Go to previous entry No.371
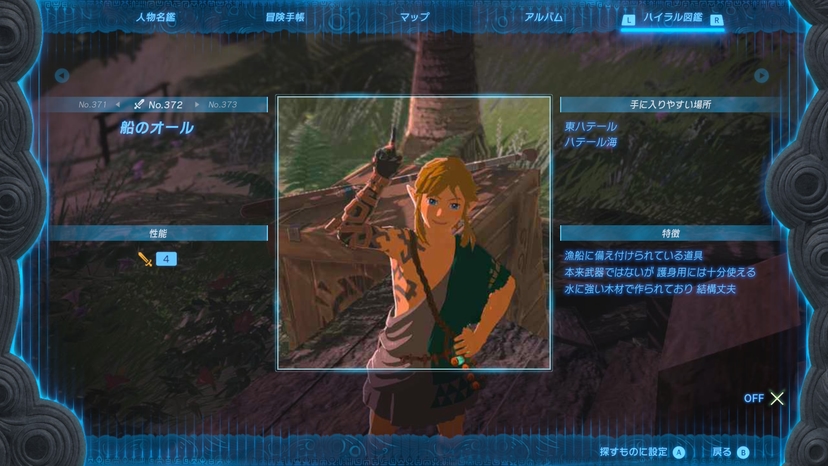The width and height of the screenshot is (828, 466). tap(93, 104)
